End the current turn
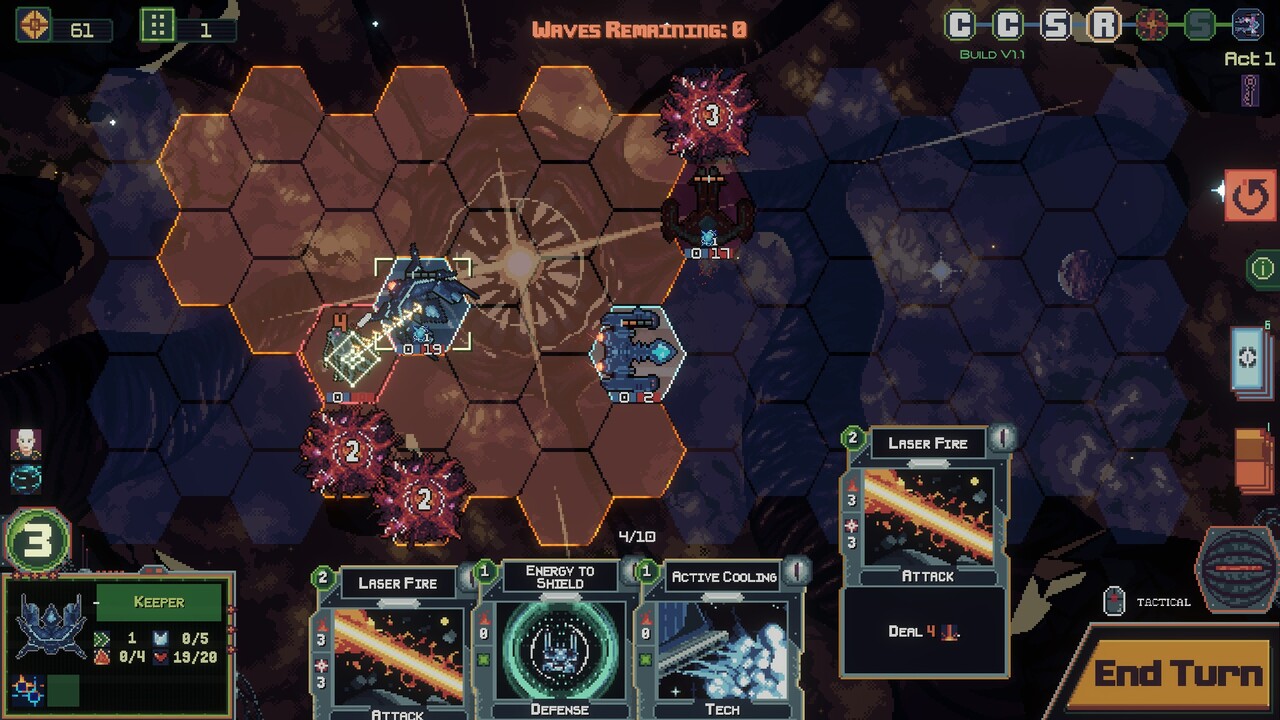The image size is (1280, 720). pos(1176,674)
